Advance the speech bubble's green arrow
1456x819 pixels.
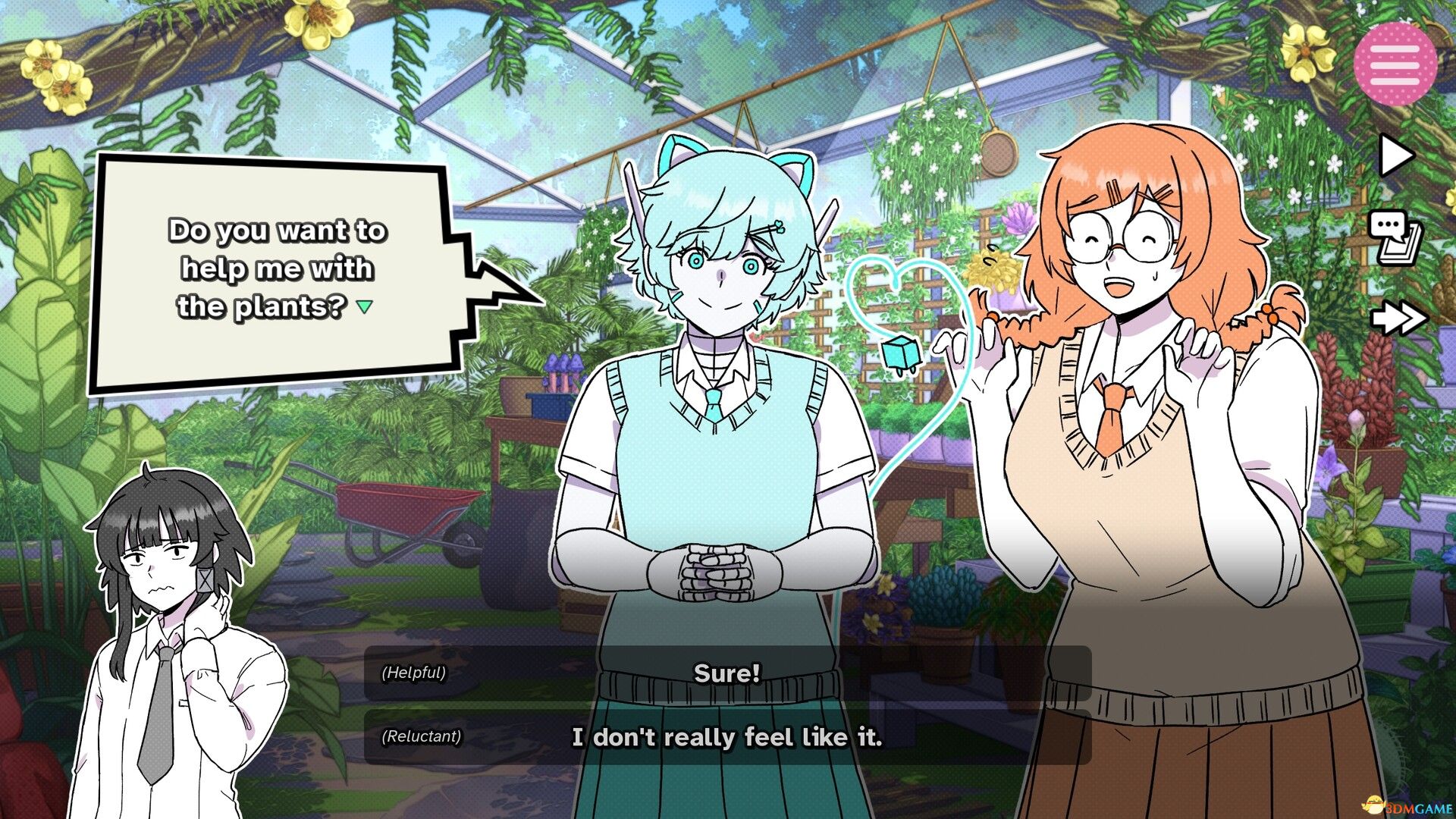[x=365, y=307]
